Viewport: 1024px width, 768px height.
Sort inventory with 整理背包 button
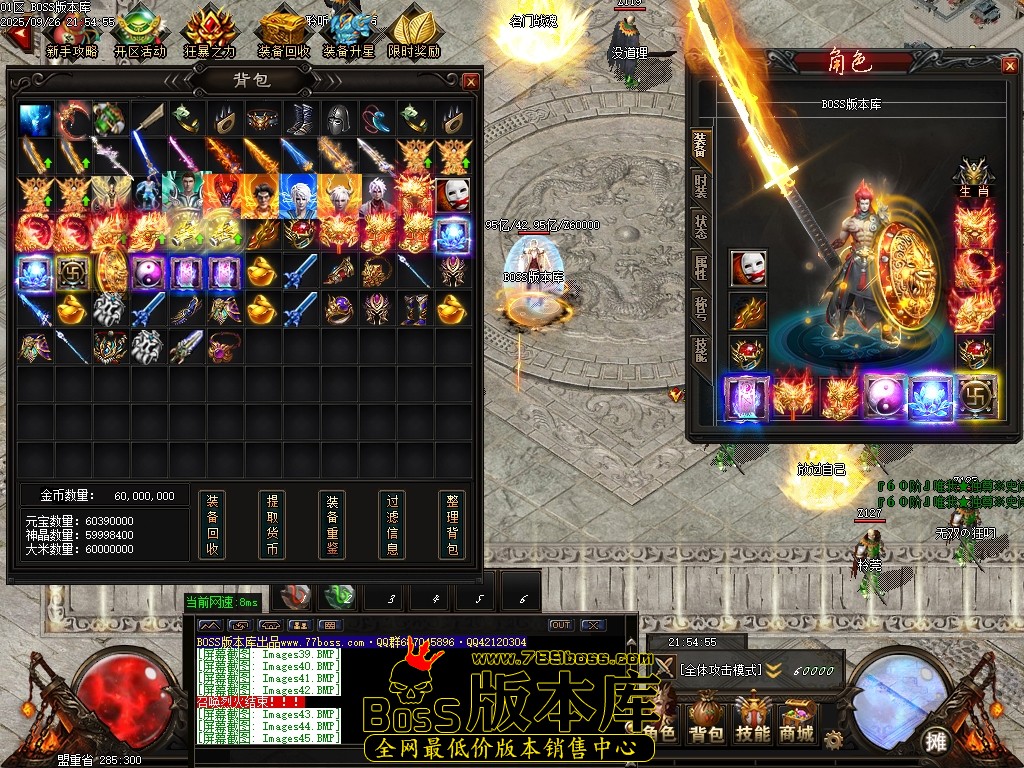[452, 524]
